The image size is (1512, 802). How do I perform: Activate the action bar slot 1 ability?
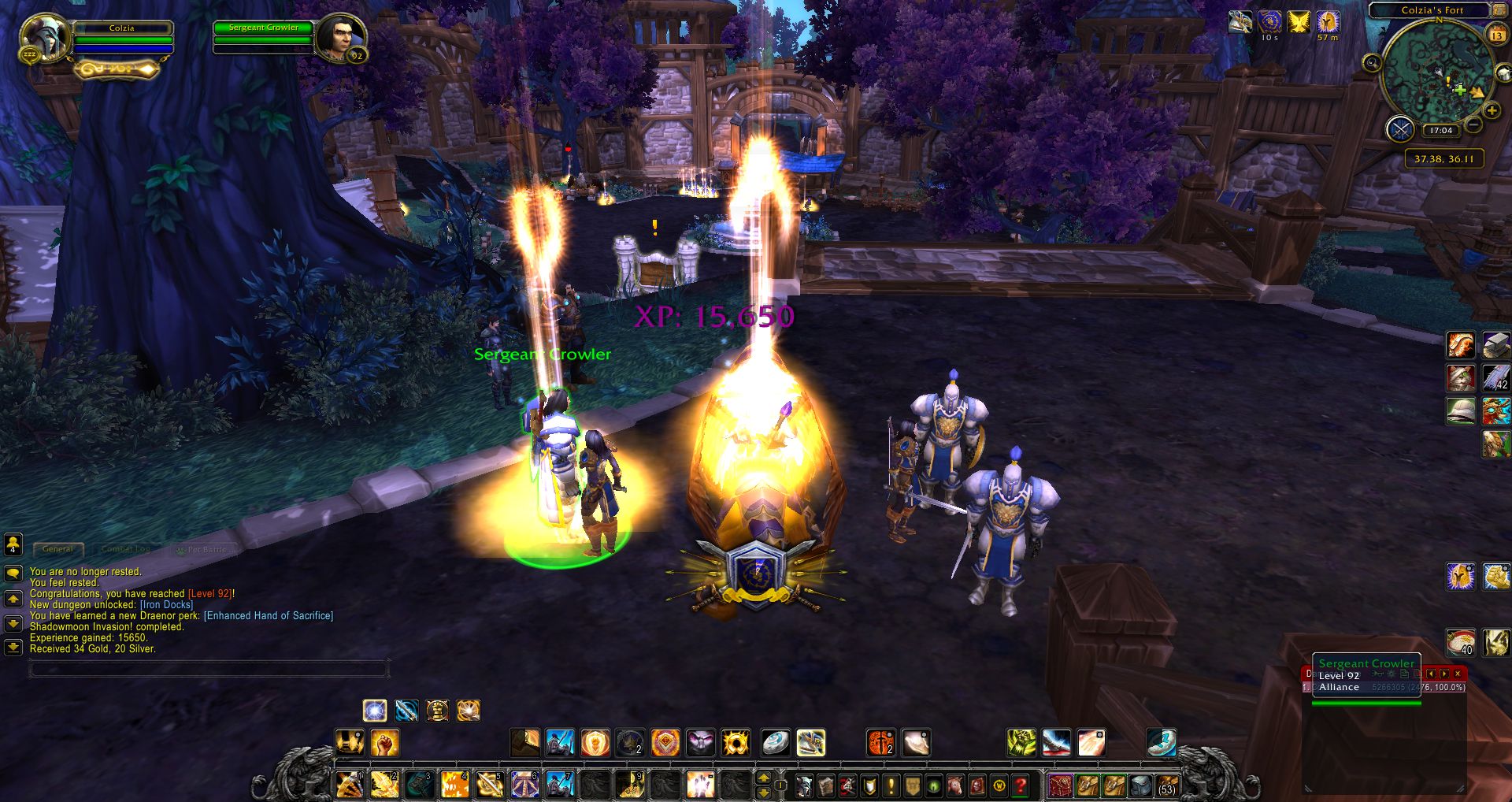[349, 785]
